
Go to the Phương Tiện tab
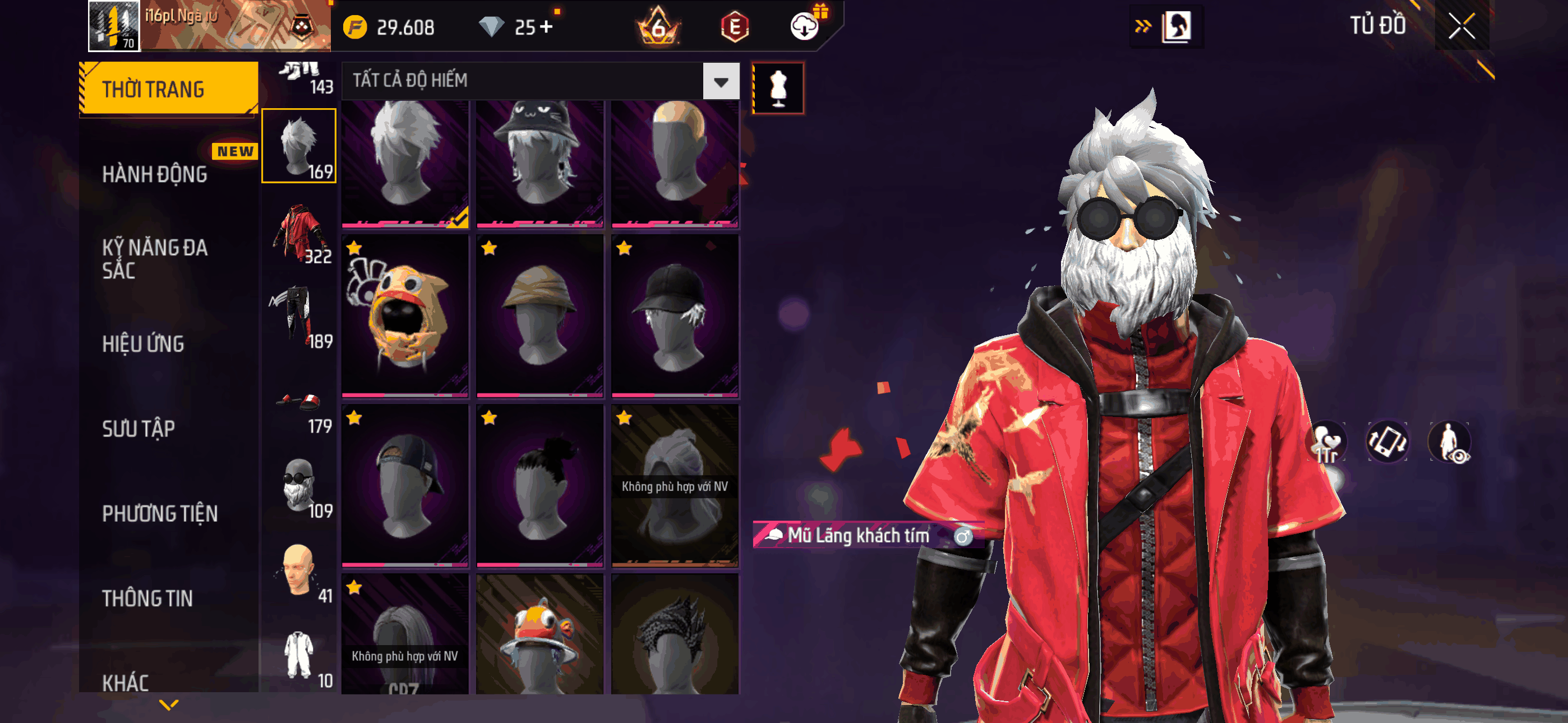click(x=159, y=513)
